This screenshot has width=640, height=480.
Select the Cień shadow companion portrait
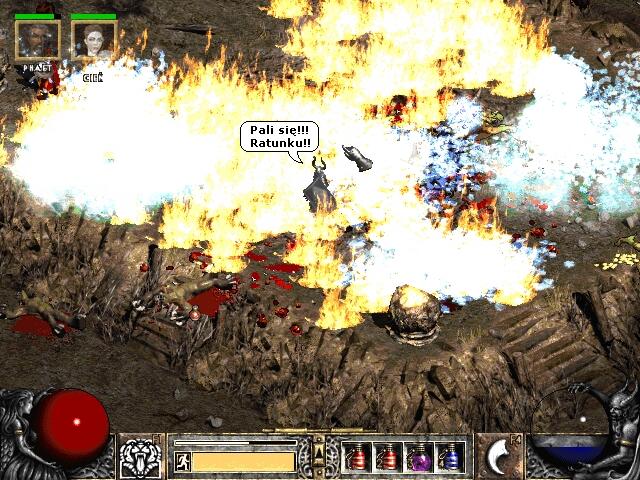click(x=94, y=41)
